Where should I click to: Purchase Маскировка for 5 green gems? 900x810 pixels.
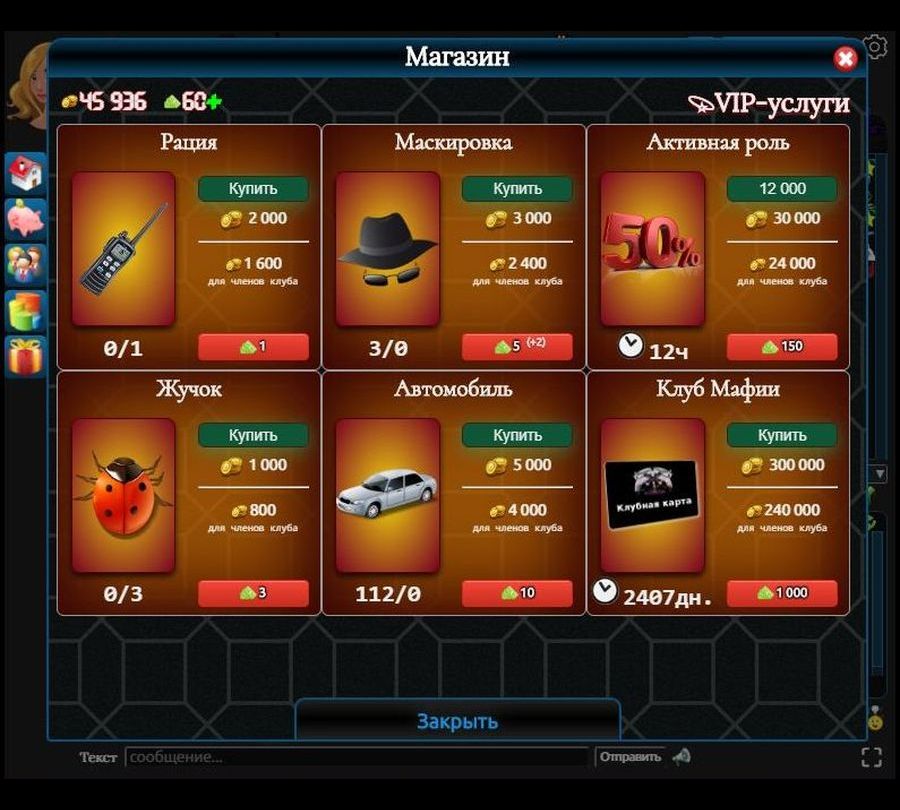[x=517, y=347]
